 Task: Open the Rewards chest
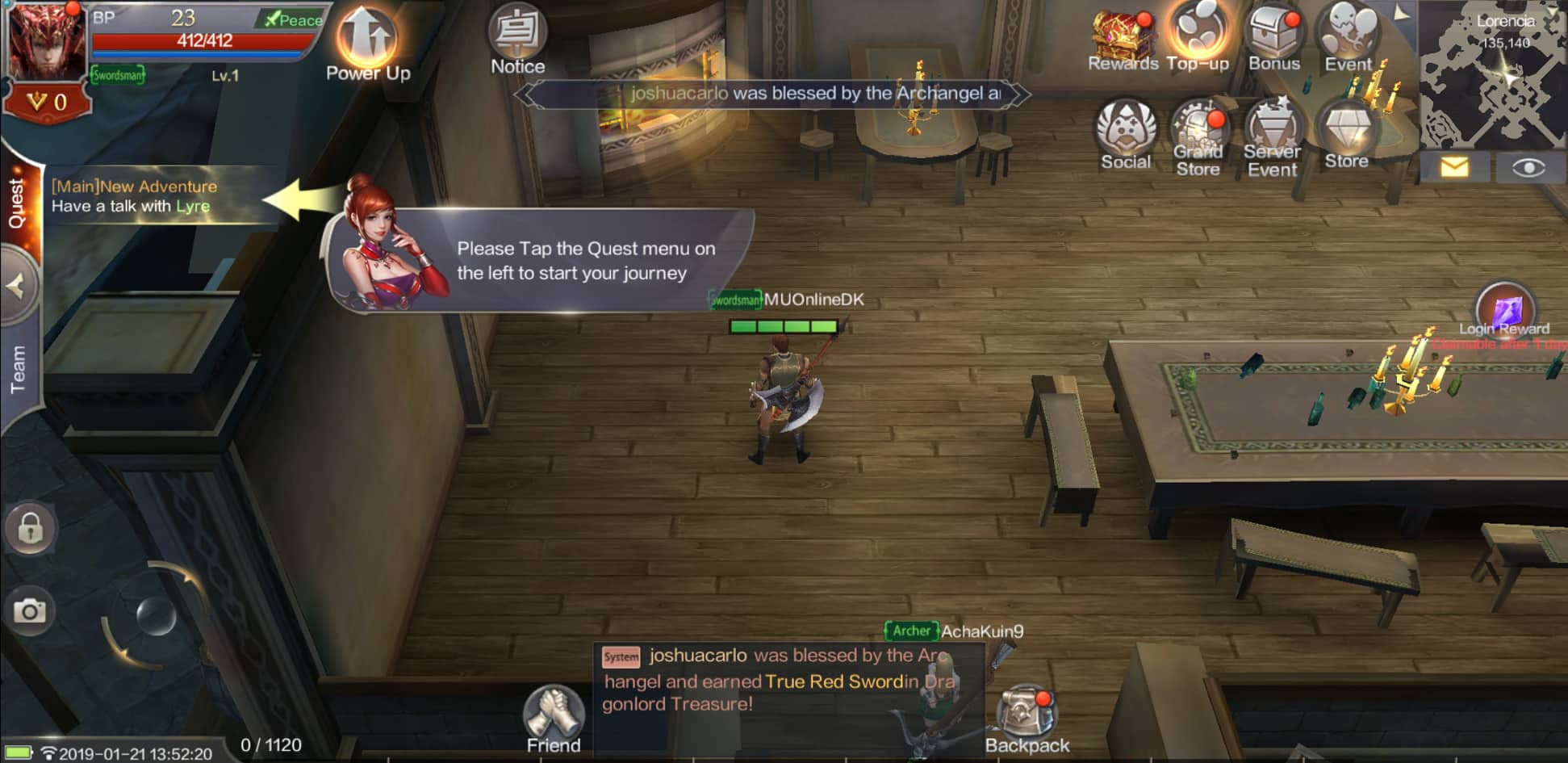tap(1122, 32)
